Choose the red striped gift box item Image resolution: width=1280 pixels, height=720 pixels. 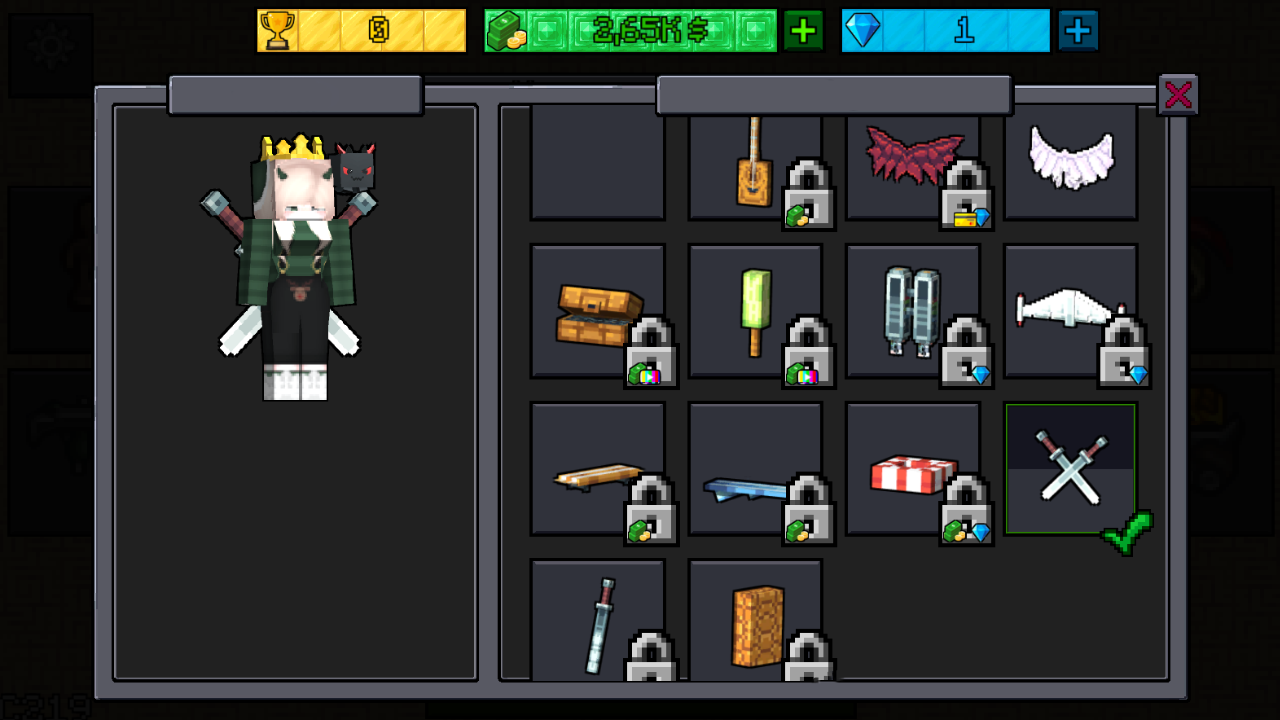912,470
